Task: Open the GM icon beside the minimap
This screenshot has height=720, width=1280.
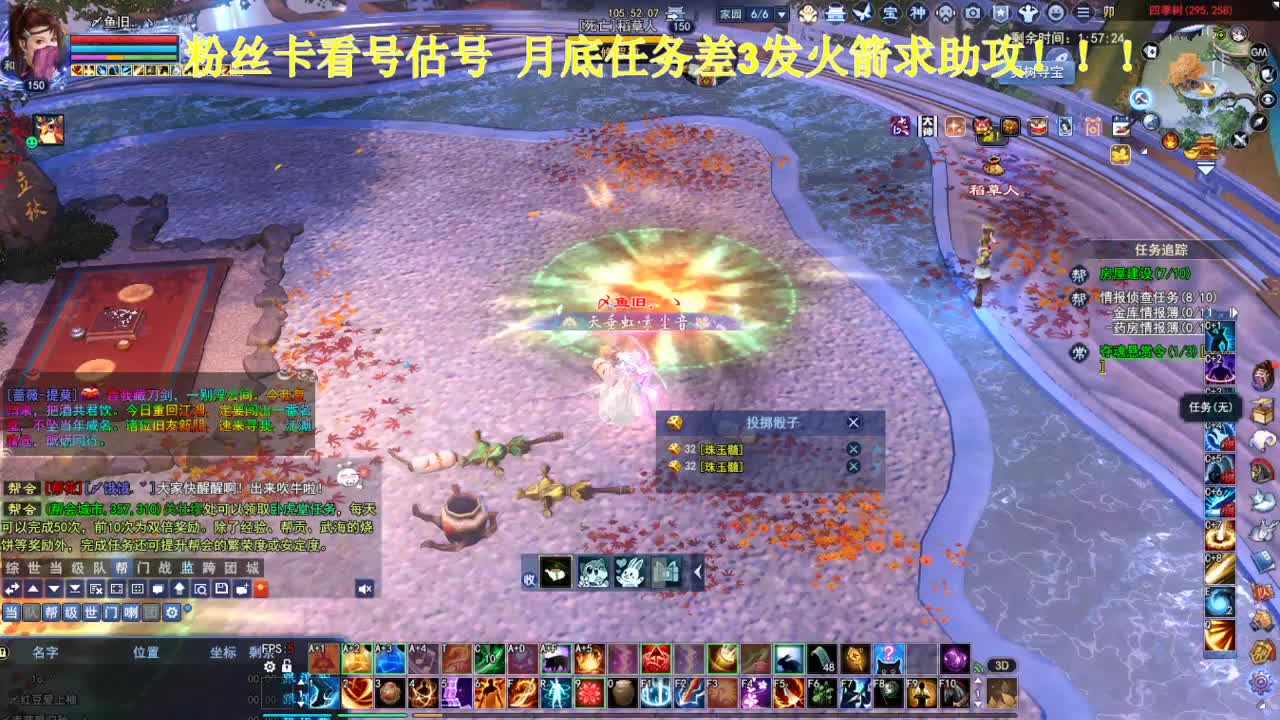Action: pos(1257,51)
